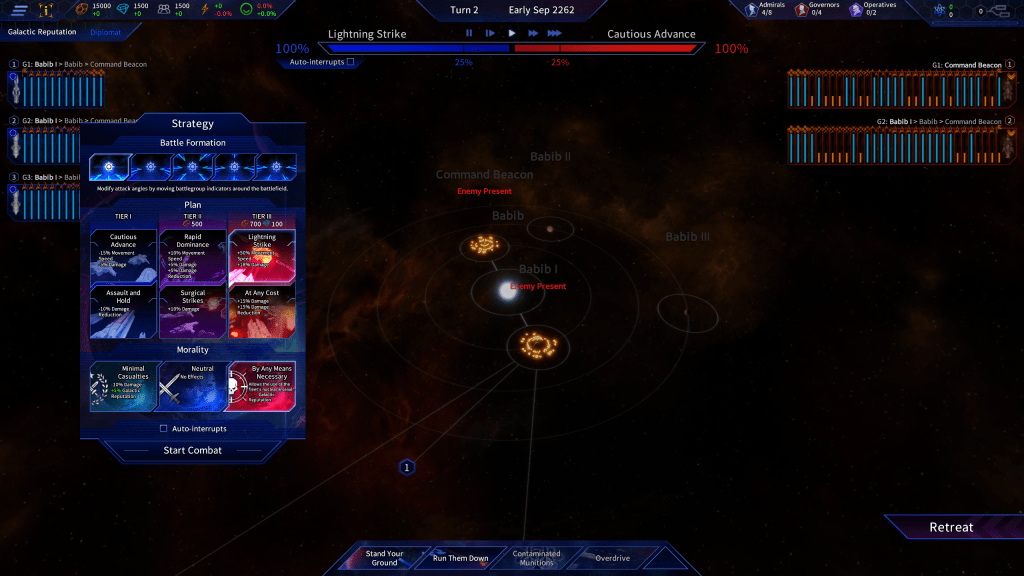Choose By Any Means Necessary morality
Screen dimensions: 1024x576
[262, 385]
